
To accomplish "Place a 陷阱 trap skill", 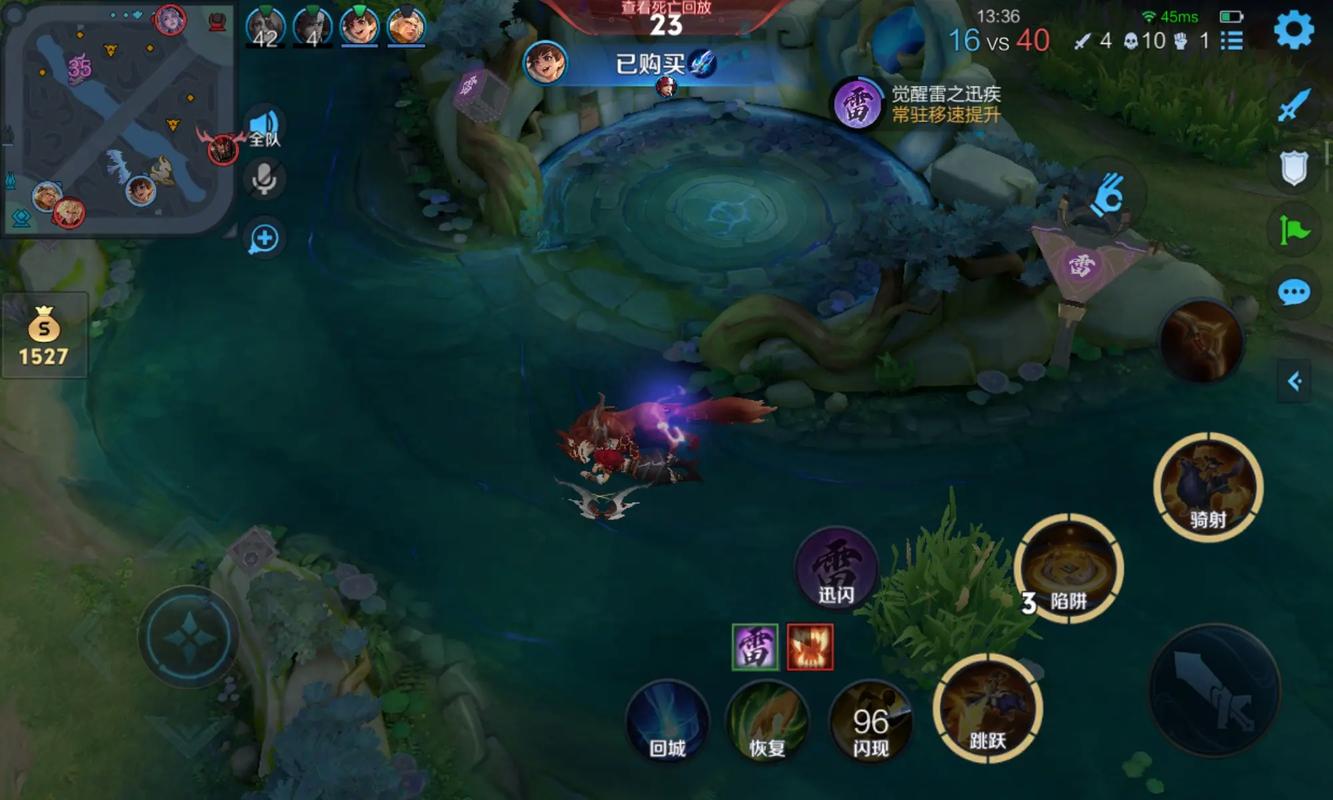I will pos(1068,570).
